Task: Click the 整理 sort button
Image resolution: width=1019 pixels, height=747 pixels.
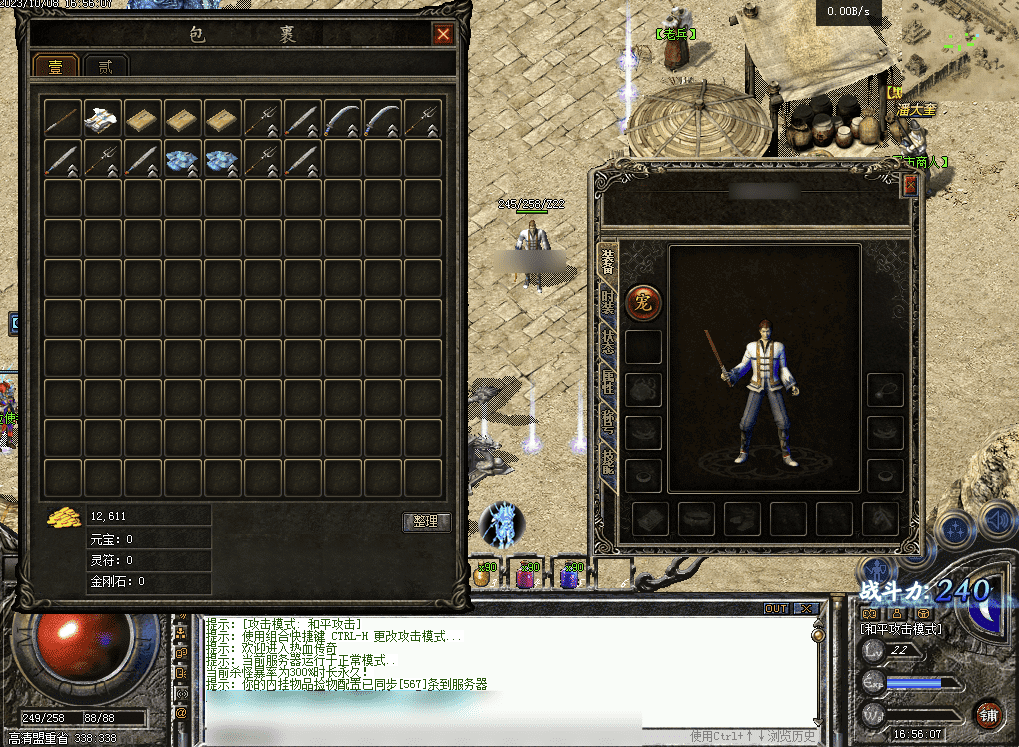Action: tap(426, 521)
